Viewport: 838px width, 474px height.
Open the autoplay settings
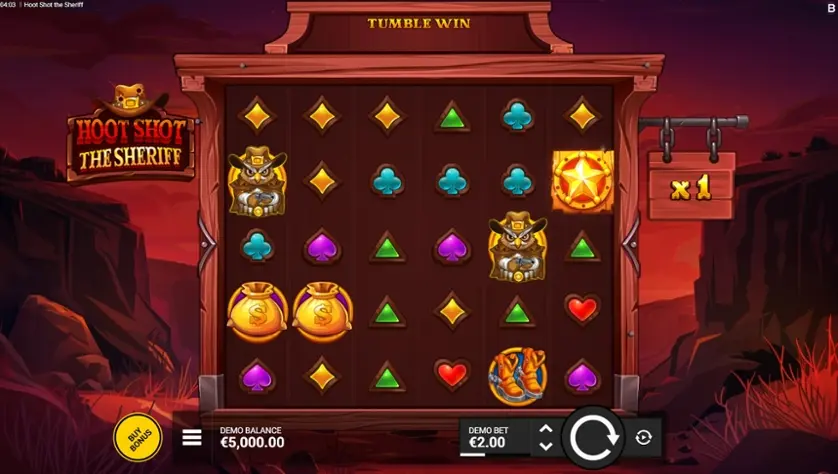(x=643, y=437)
